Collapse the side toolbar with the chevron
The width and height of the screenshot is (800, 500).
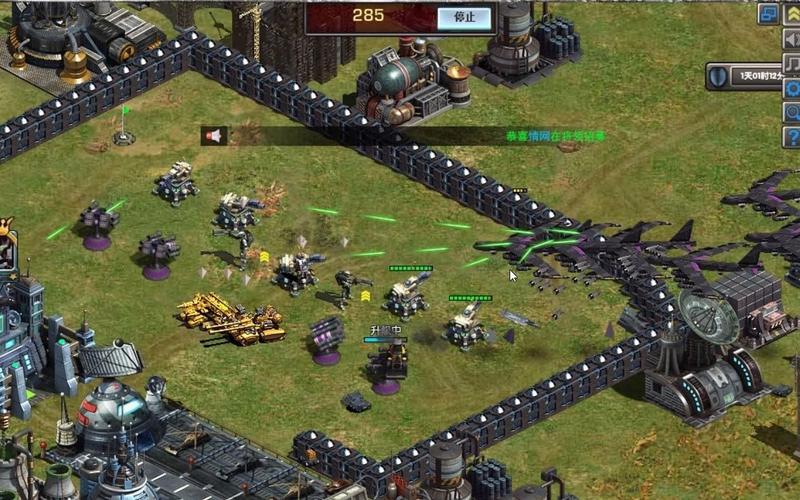pos(791,14)
